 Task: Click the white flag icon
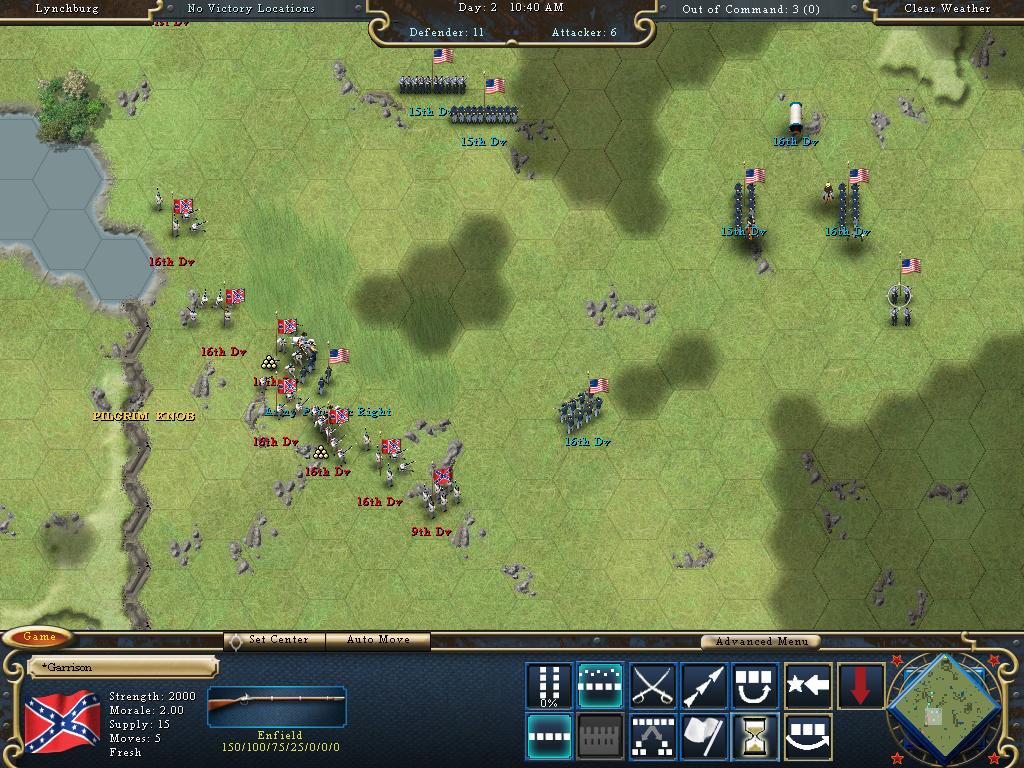[704, 737]
